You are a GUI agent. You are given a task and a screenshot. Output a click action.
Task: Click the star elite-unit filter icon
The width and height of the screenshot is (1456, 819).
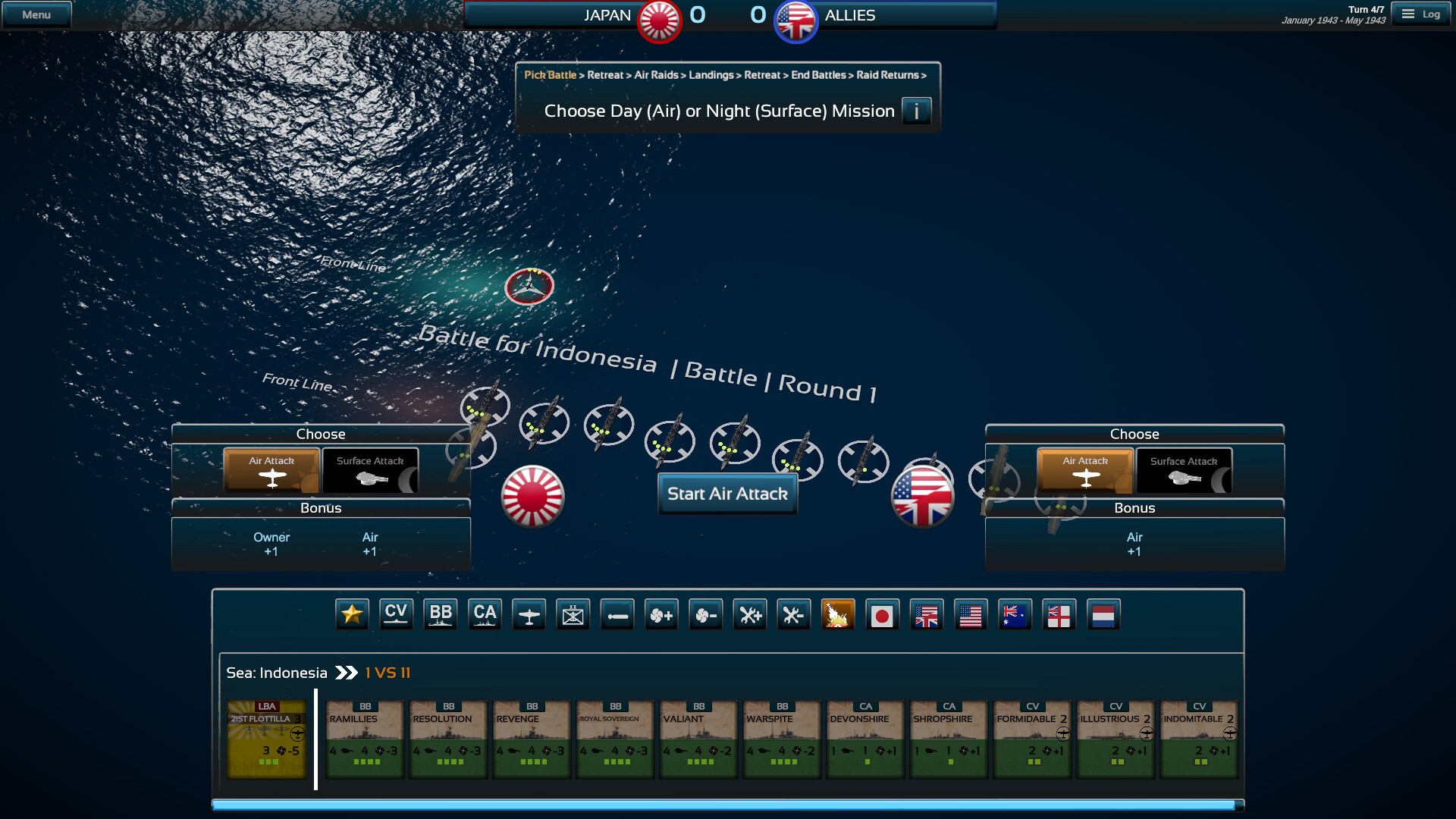353,614
